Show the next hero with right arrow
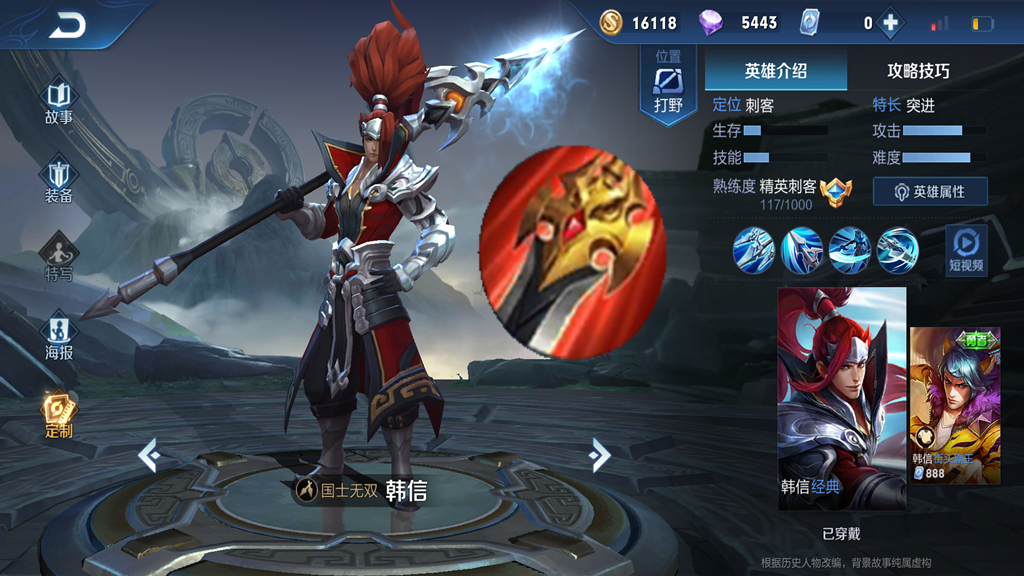 pyautogui.click(x=600, y=455)
